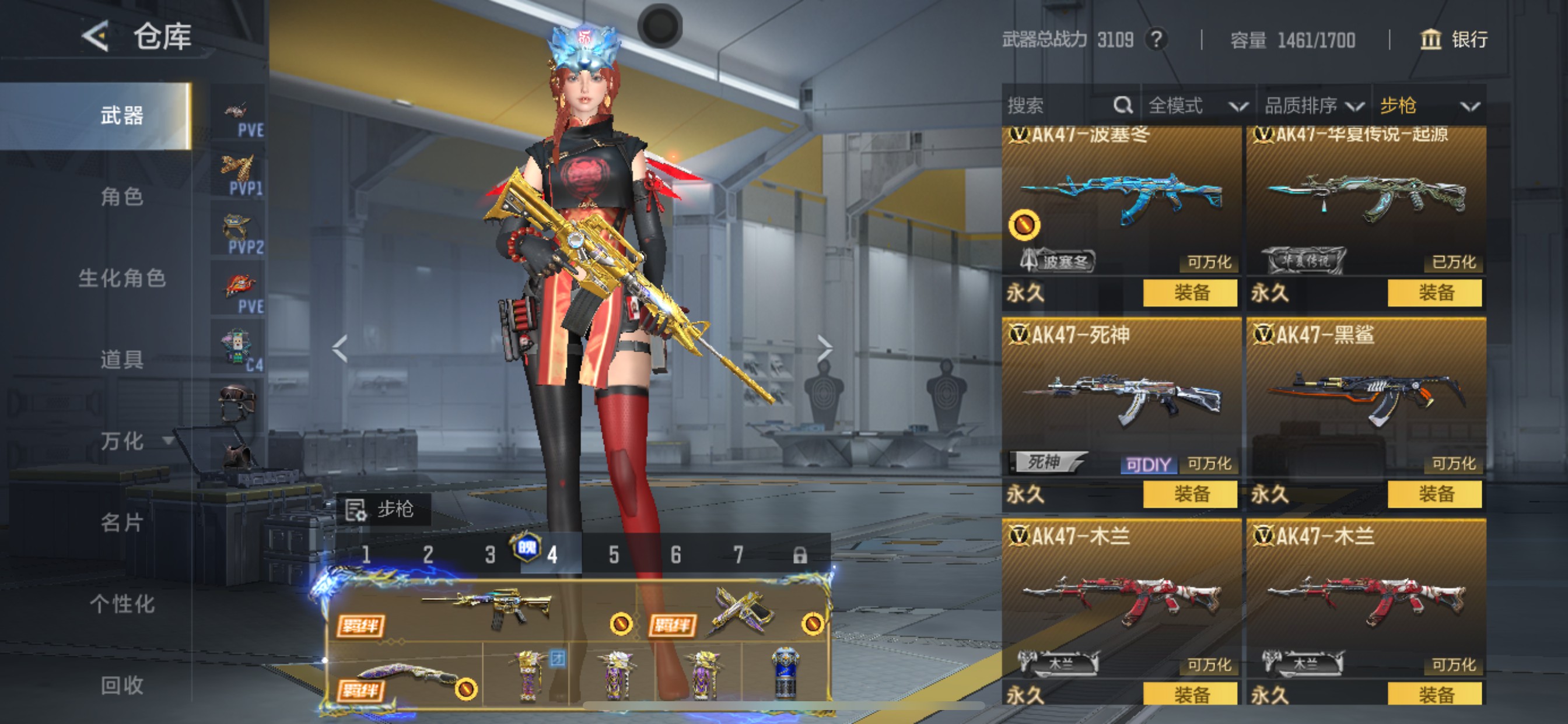Open the 角色 character category
The image size is (1568, 724).
(x=122, y=196)
